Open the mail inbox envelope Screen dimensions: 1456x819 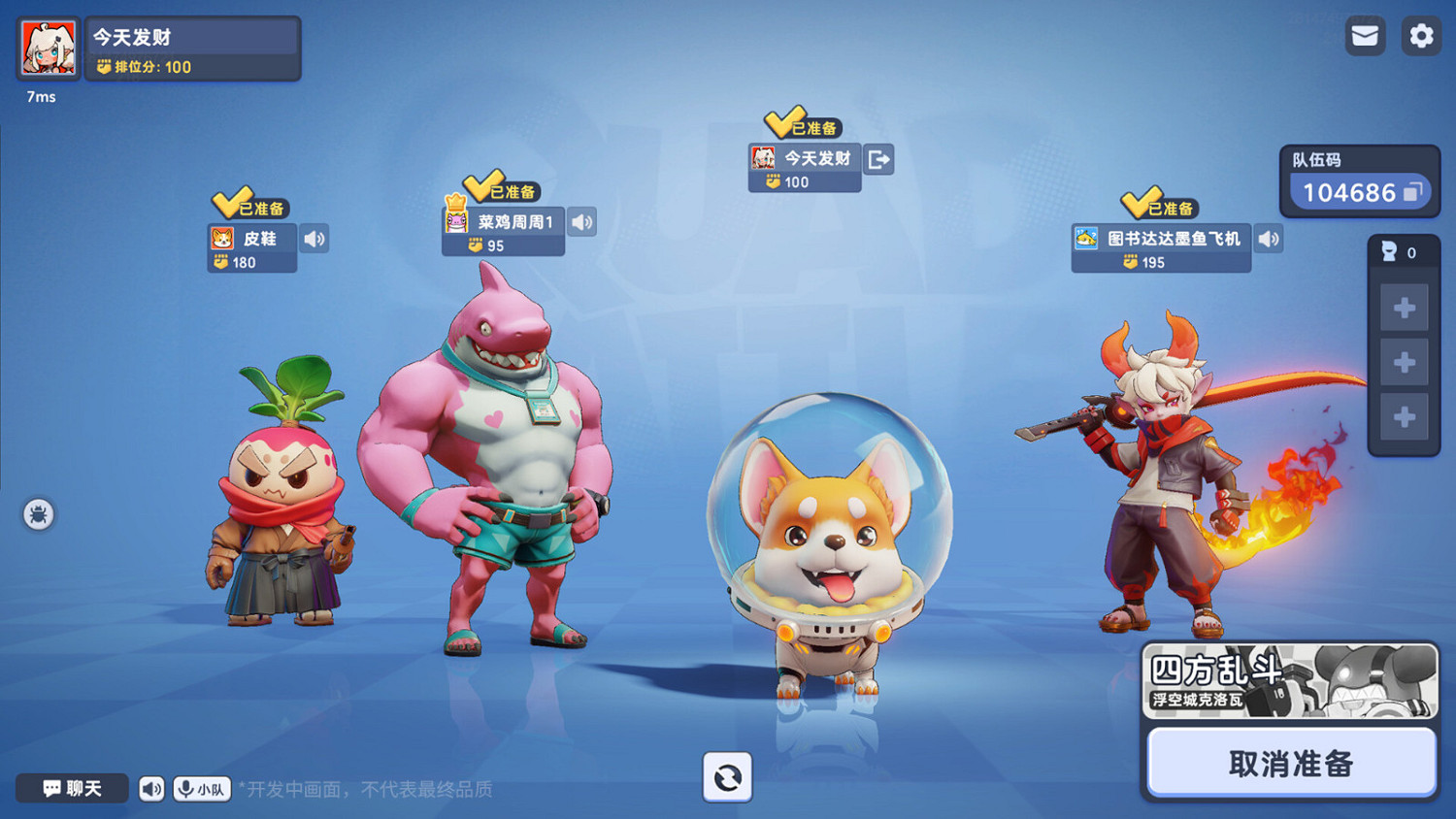[1364, 36]
